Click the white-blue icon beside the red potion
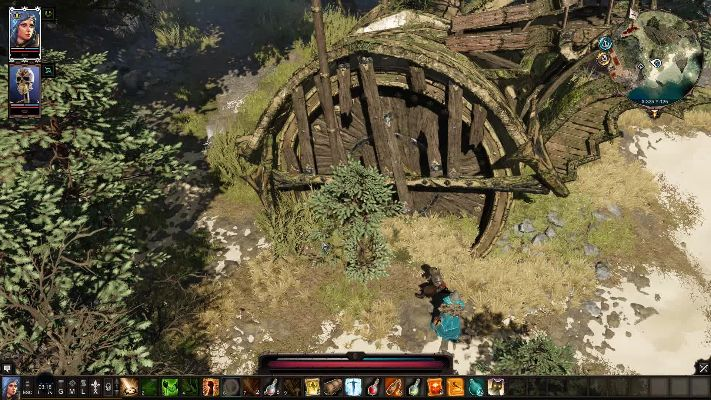The width and height of the screenshot is (711, 400). [x=353, y=387]
